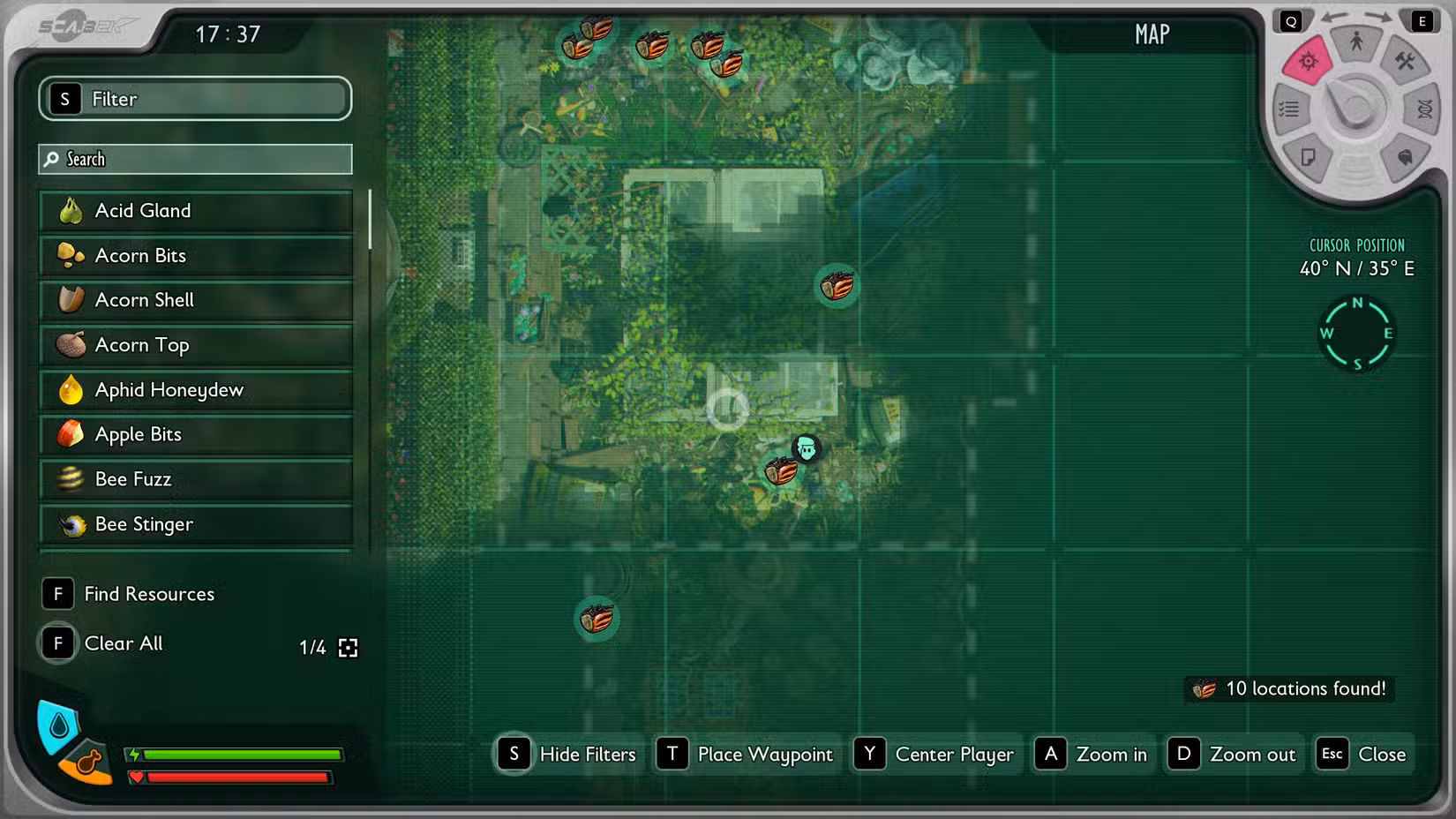
Task: Click the compass rose on the map
Action: 1357,334
